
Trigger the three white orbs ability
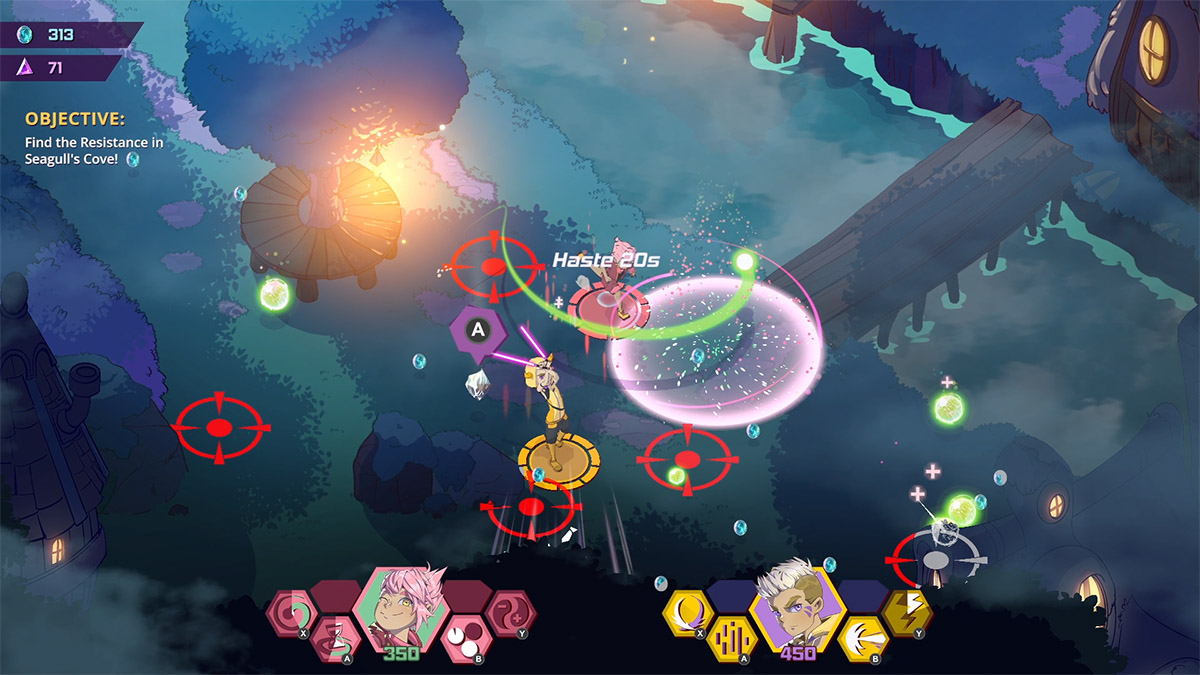click(463, 638)
